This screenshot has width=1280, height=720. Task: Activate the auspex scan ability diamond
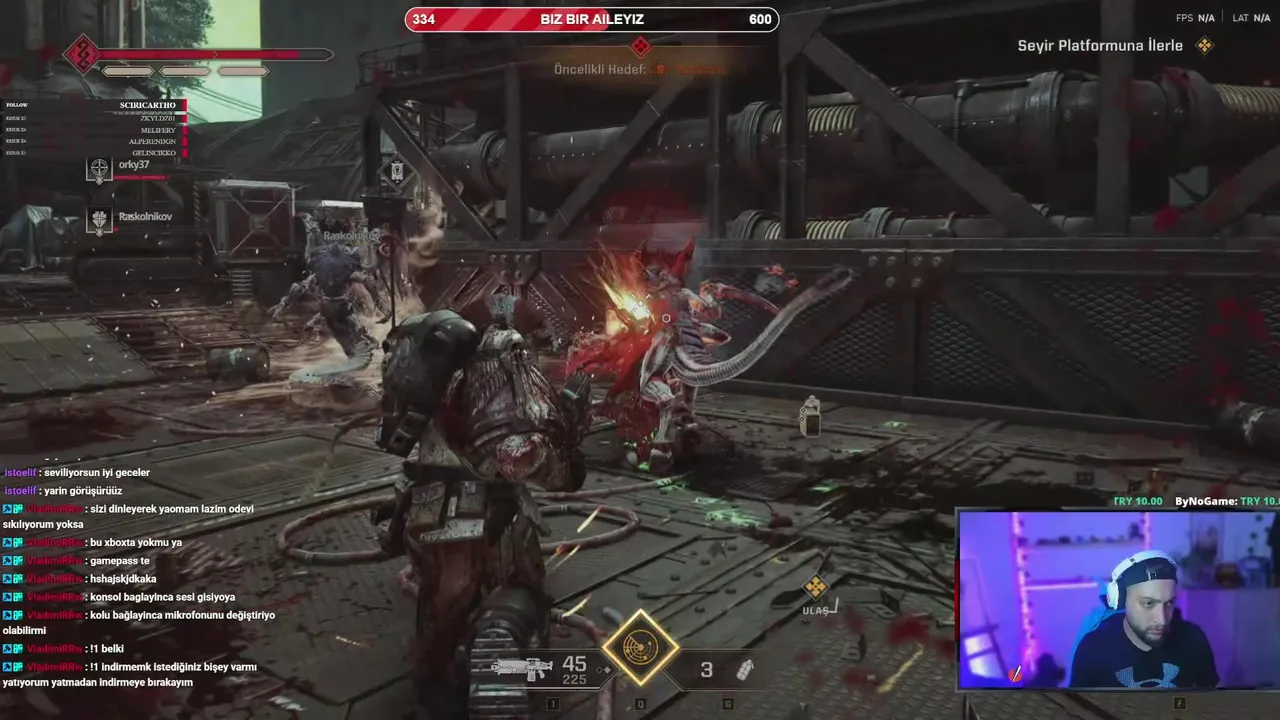[x=640, y=647]
